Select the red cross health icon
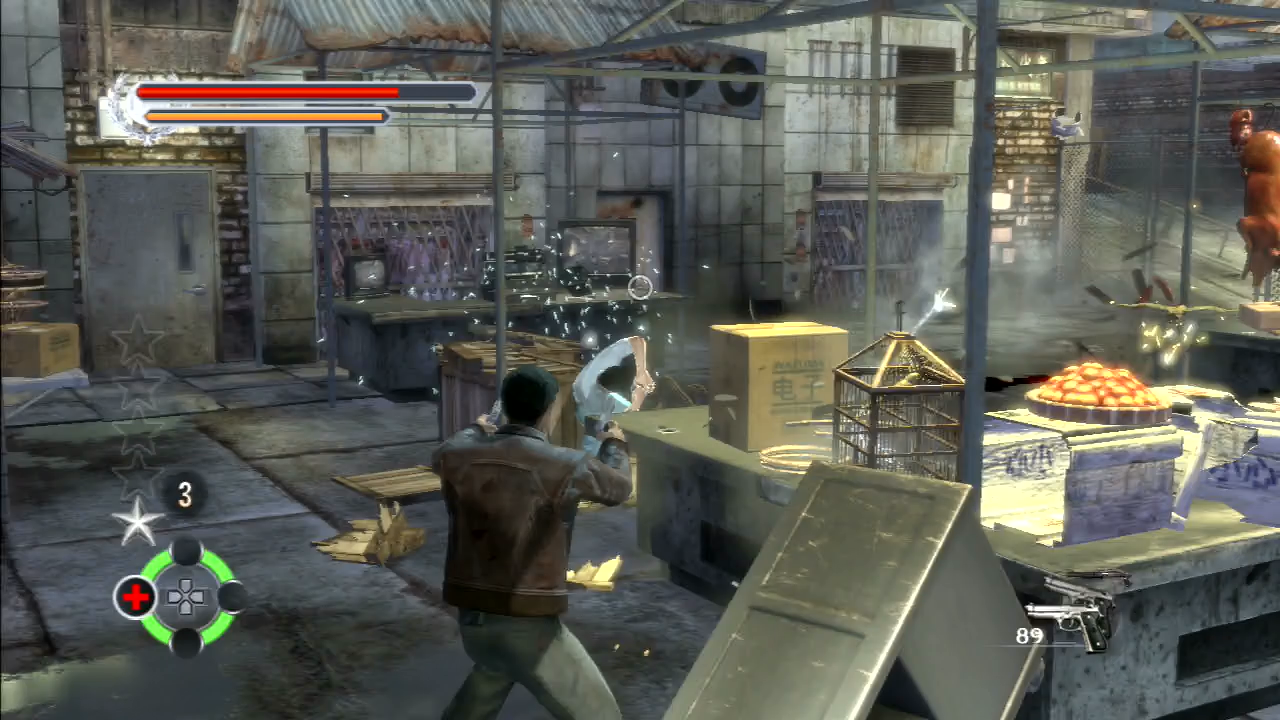Image resolution: width=1280 pixels, height=720 pixels. tap(135, 597)
